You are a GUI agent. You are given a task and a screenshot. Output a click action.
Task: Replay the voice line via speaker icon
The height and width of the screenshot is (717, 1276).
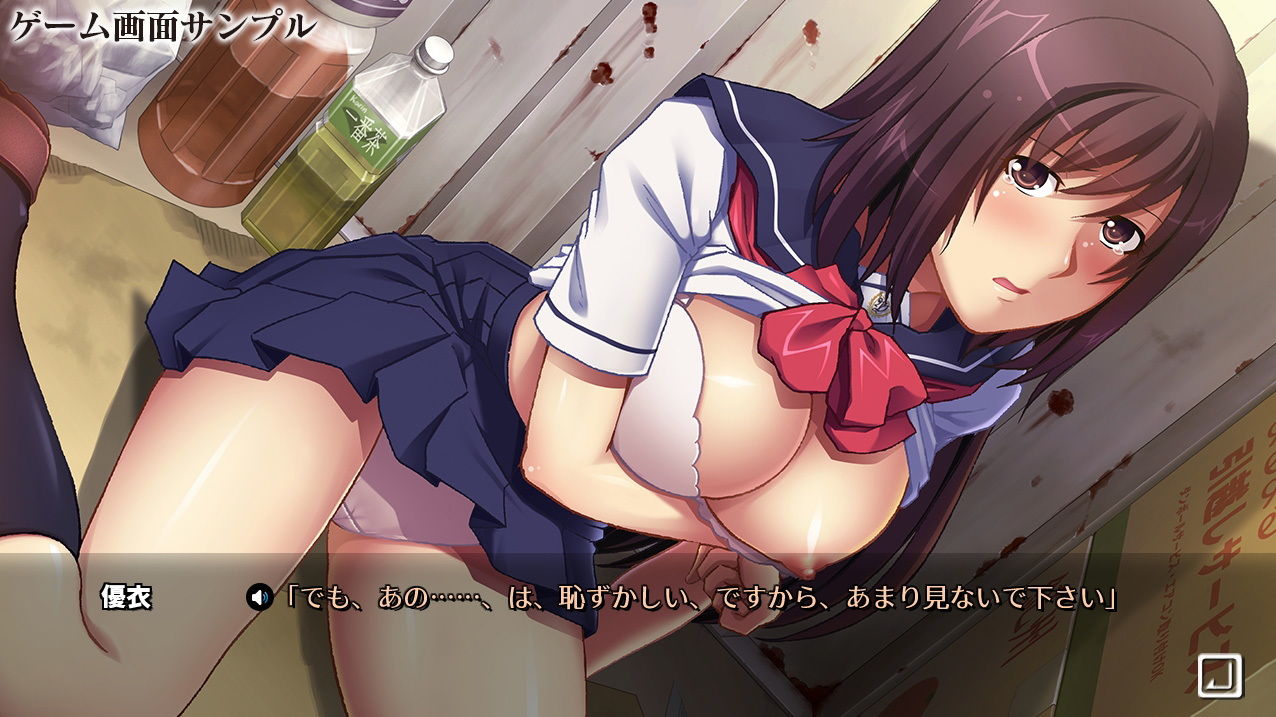[x=259, y=599]
